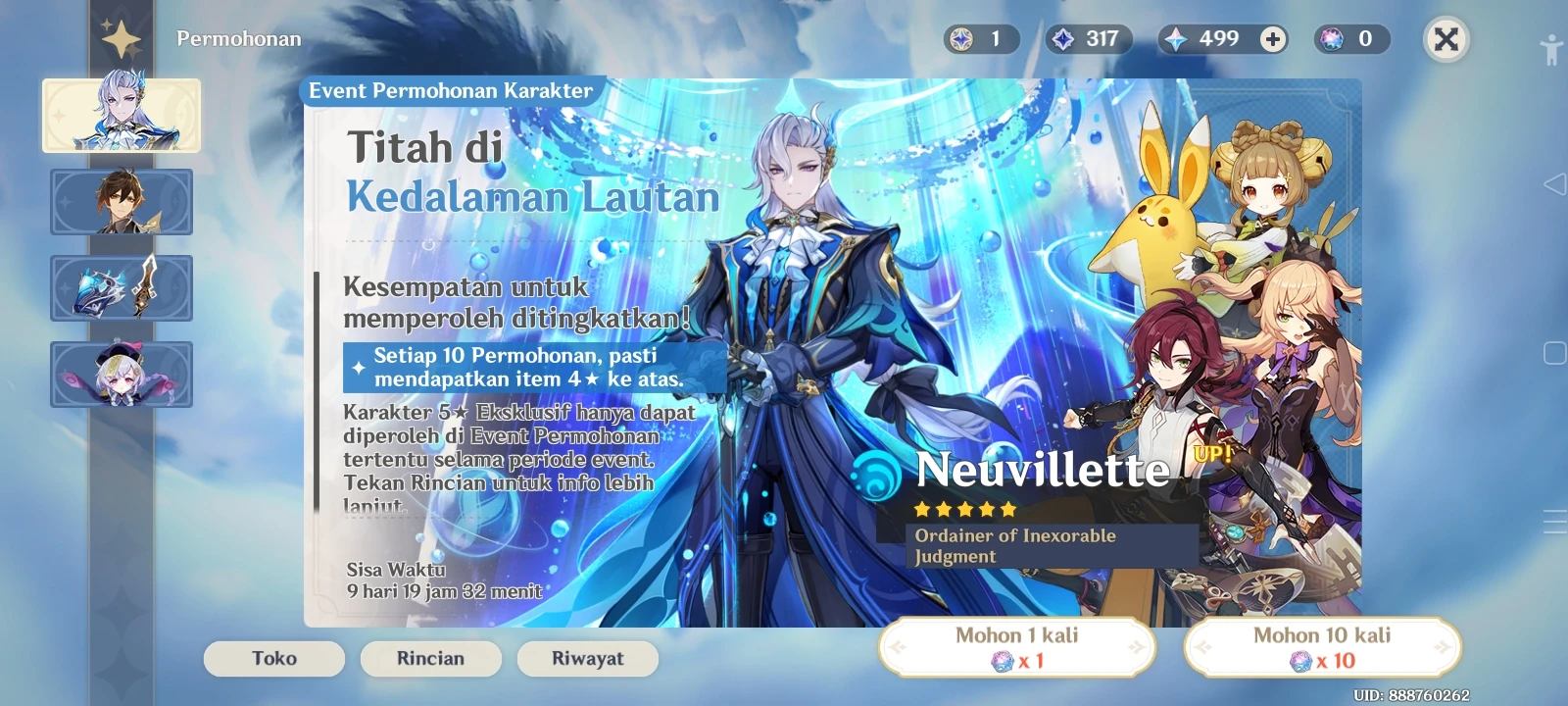Click the Genesis Crystal counter showing 0

click(1350, 39)
